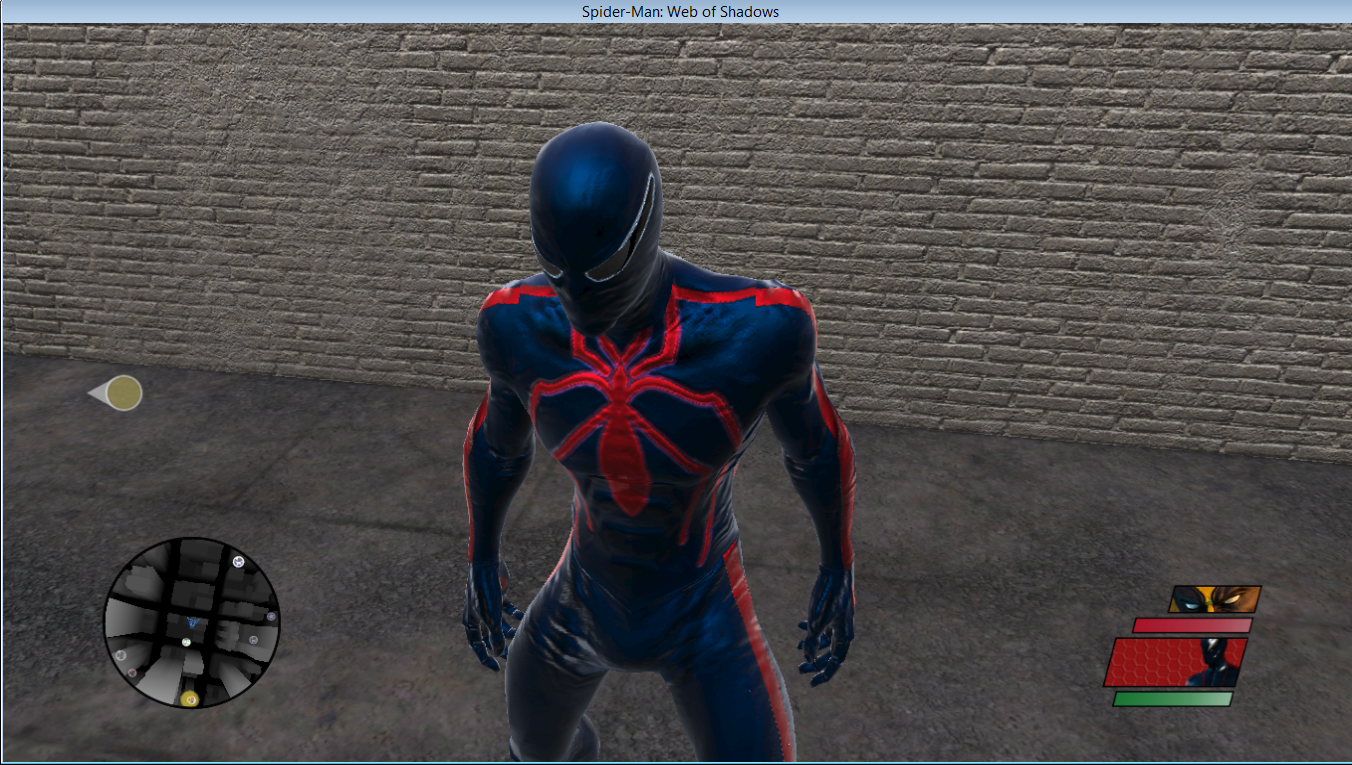Click the Spider-Man black suit portrait

pyautogui.click(x=1212, y=660)
